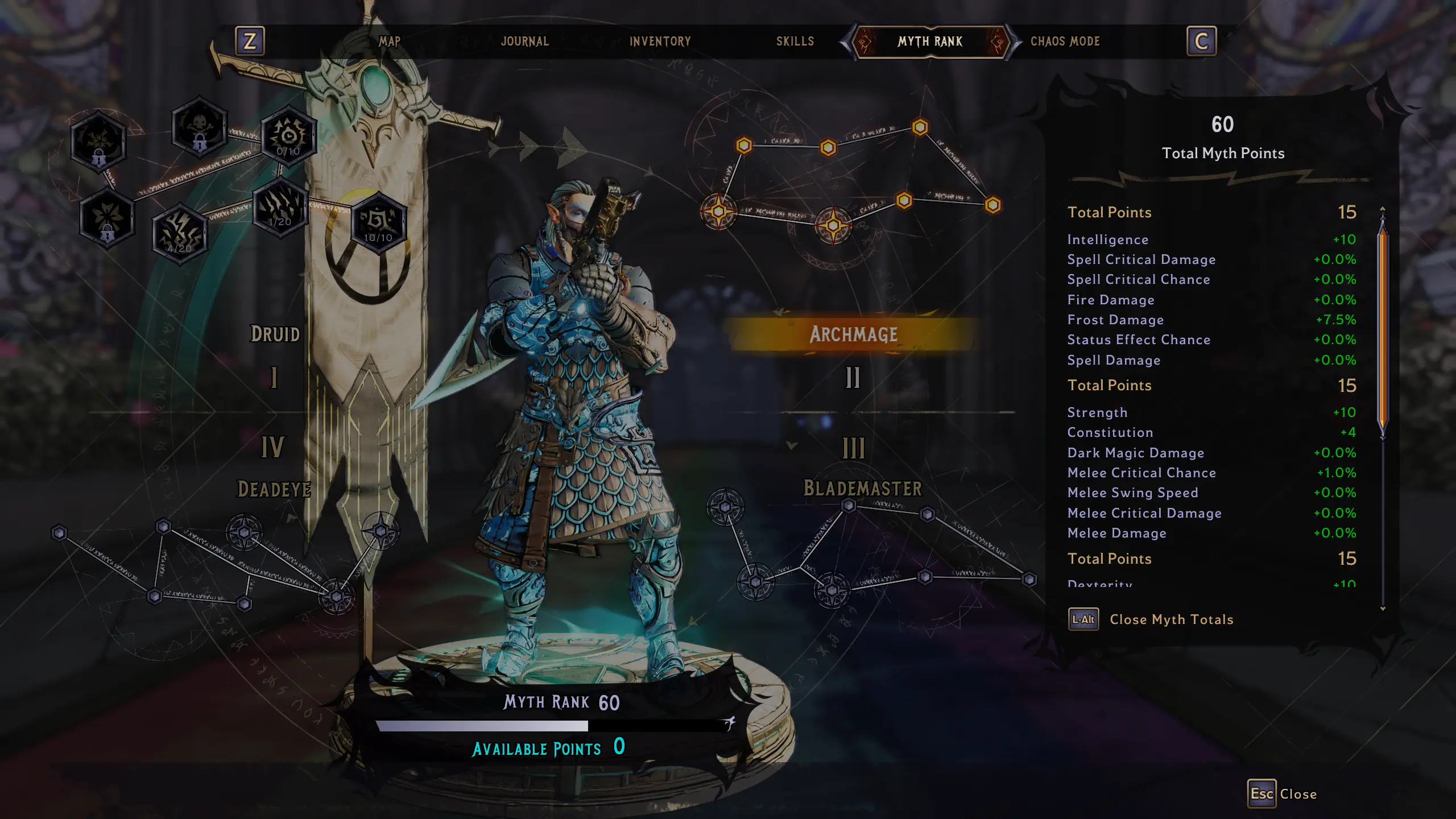1456x819 pixels.
Task: Open the Journal tab
Action: point(524,41)
